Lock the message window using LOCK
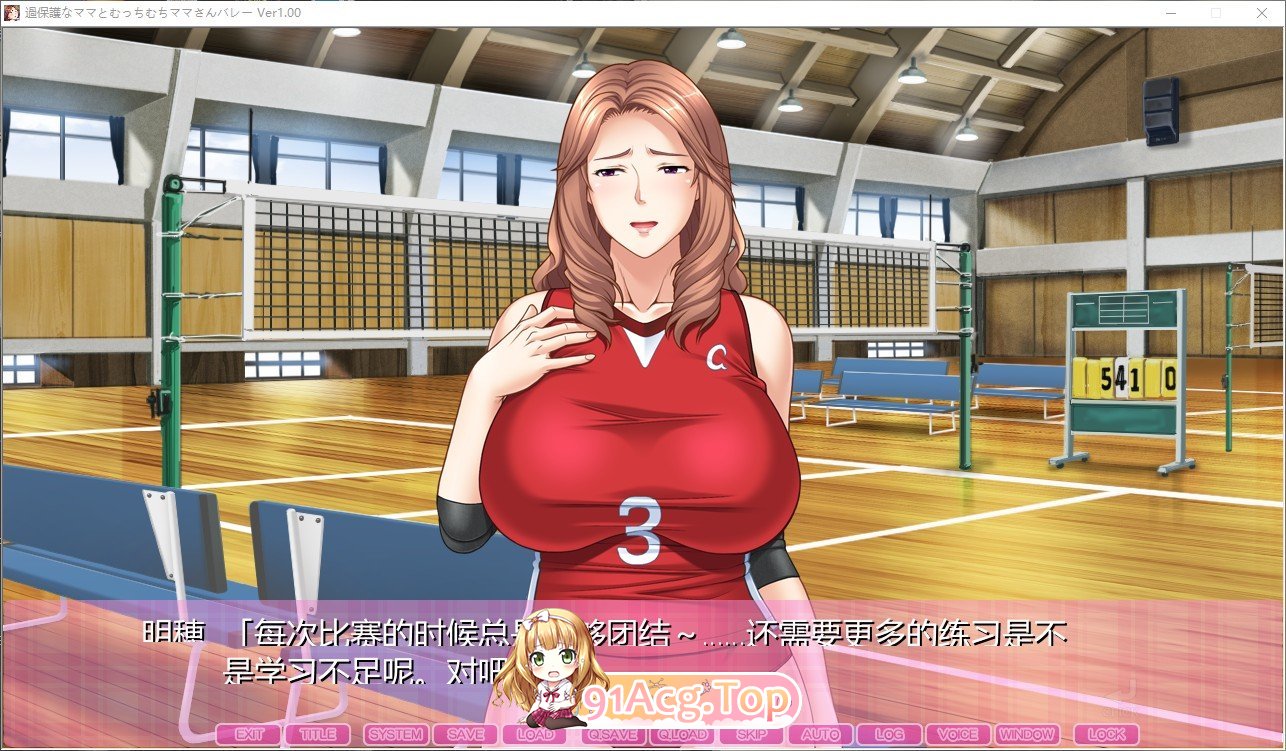Viewport: 1286px width, 751px height. [x=1106, y=733]
